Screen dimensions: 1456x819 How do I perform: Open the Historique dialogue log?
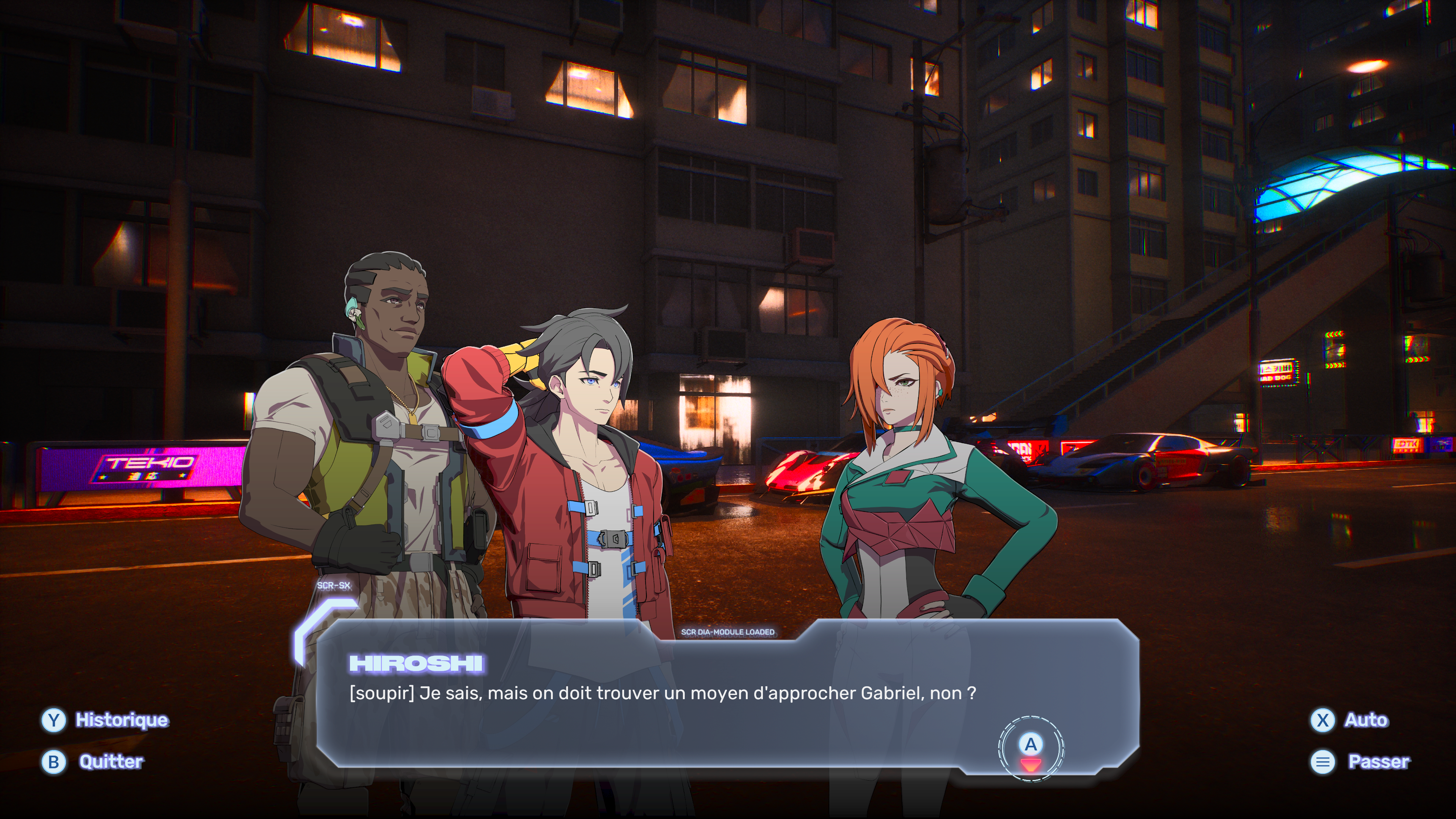[x=105, y=720]
